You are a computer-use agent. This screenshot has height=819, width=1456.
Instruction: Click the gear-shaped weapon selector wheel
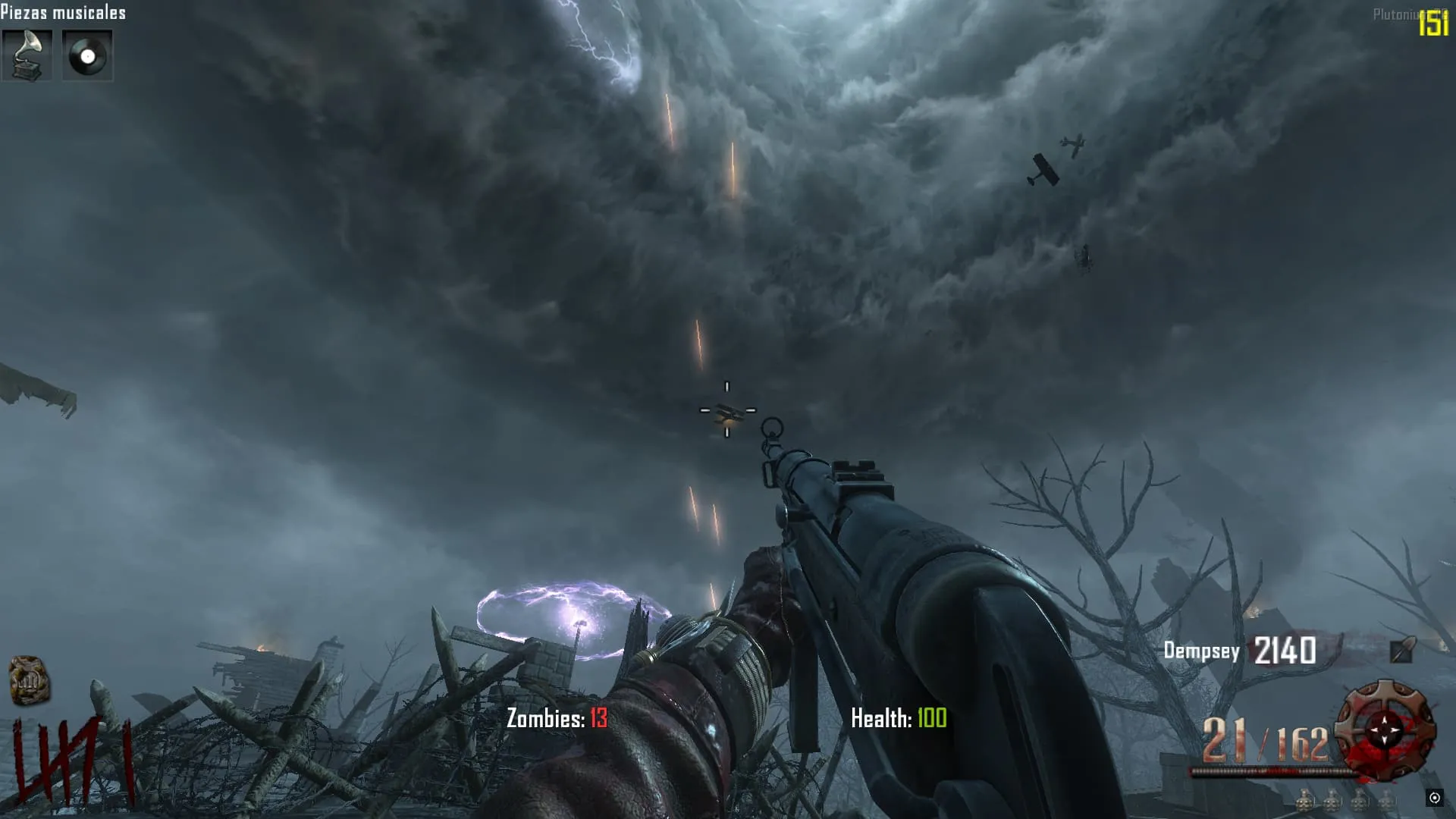[x=1385, y=730]
